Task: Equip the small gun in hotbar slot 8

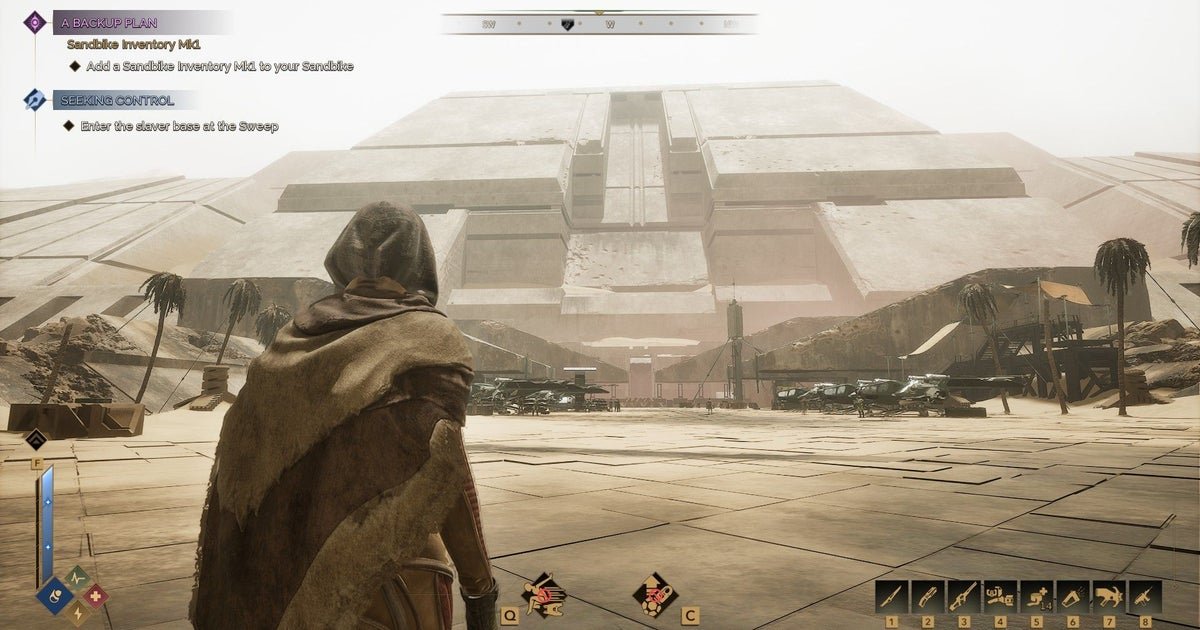Action: [x=1145, y=596]
